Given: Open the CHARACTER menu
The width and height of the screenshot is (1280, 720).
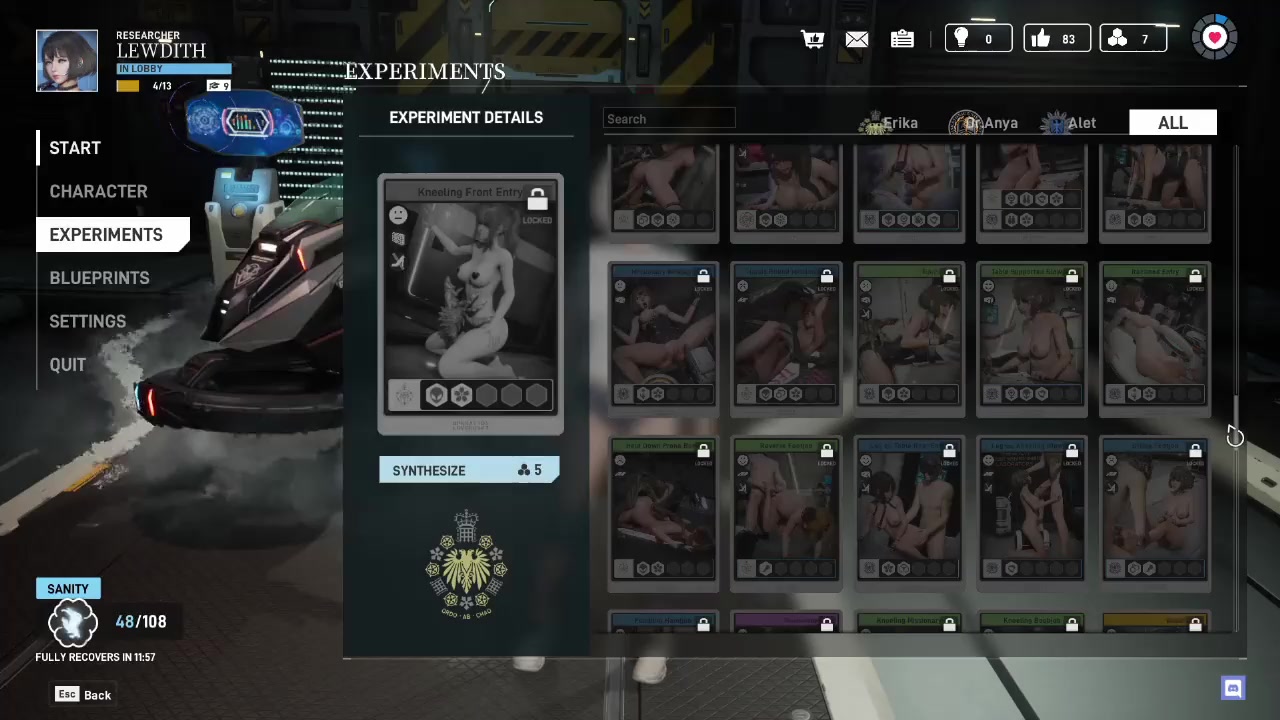Looking at the screenshot, I should point(98,191).
